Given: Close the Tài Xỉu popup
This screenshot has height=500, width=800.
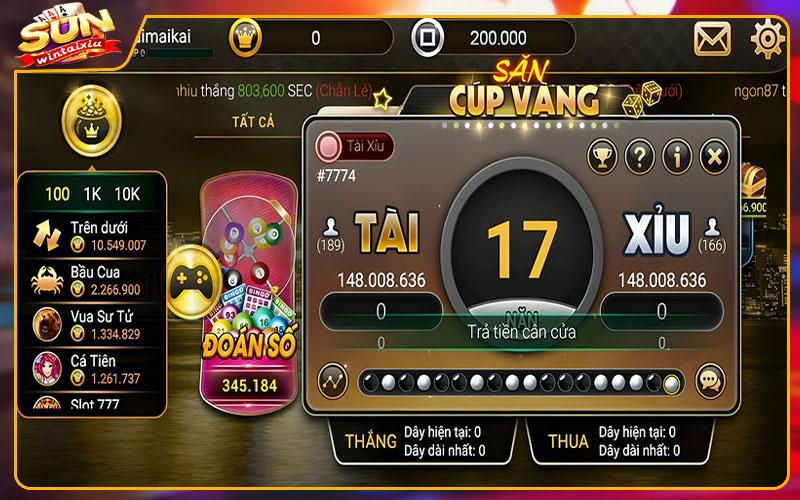Looking at the screenshot, I should coord(713,156).
